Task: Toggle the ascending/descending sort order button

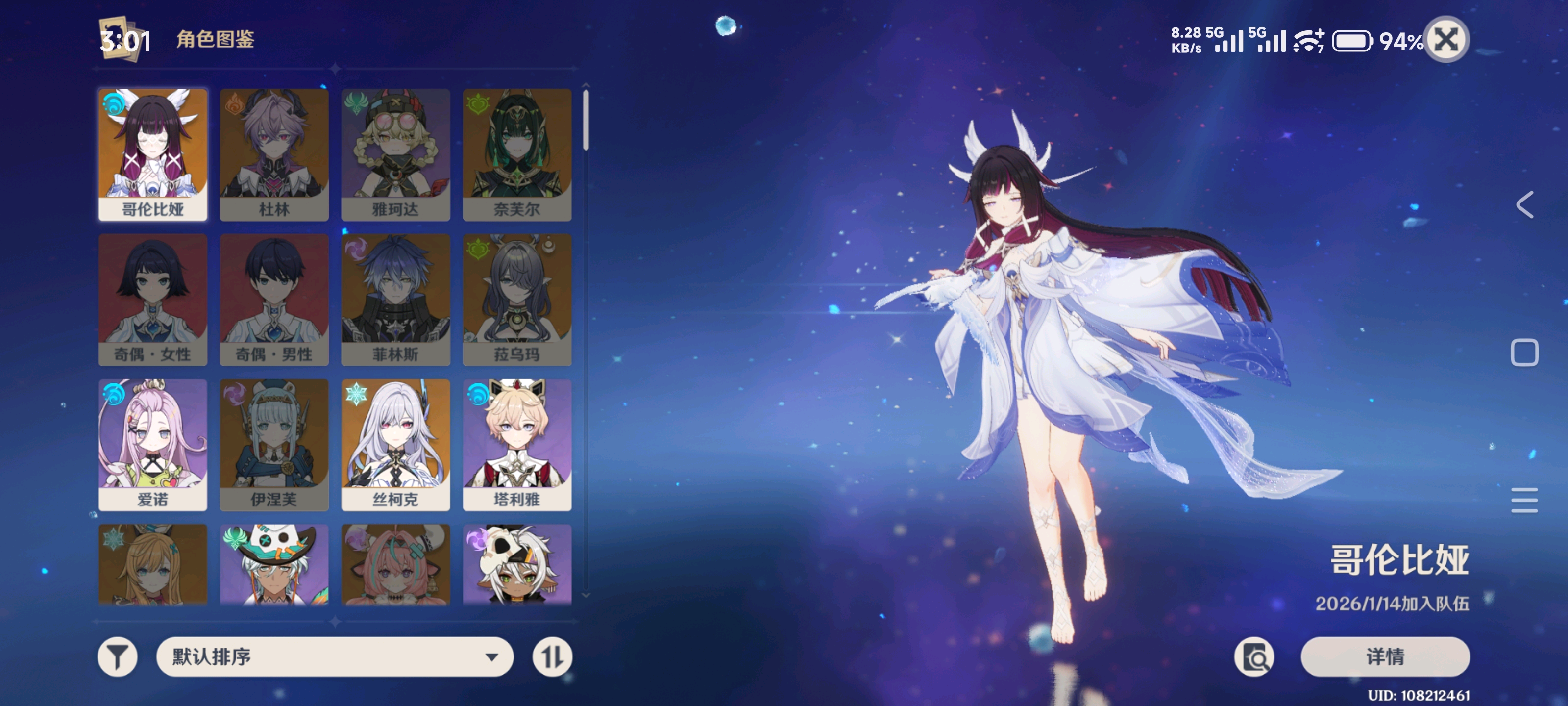Action: (552, 656)
